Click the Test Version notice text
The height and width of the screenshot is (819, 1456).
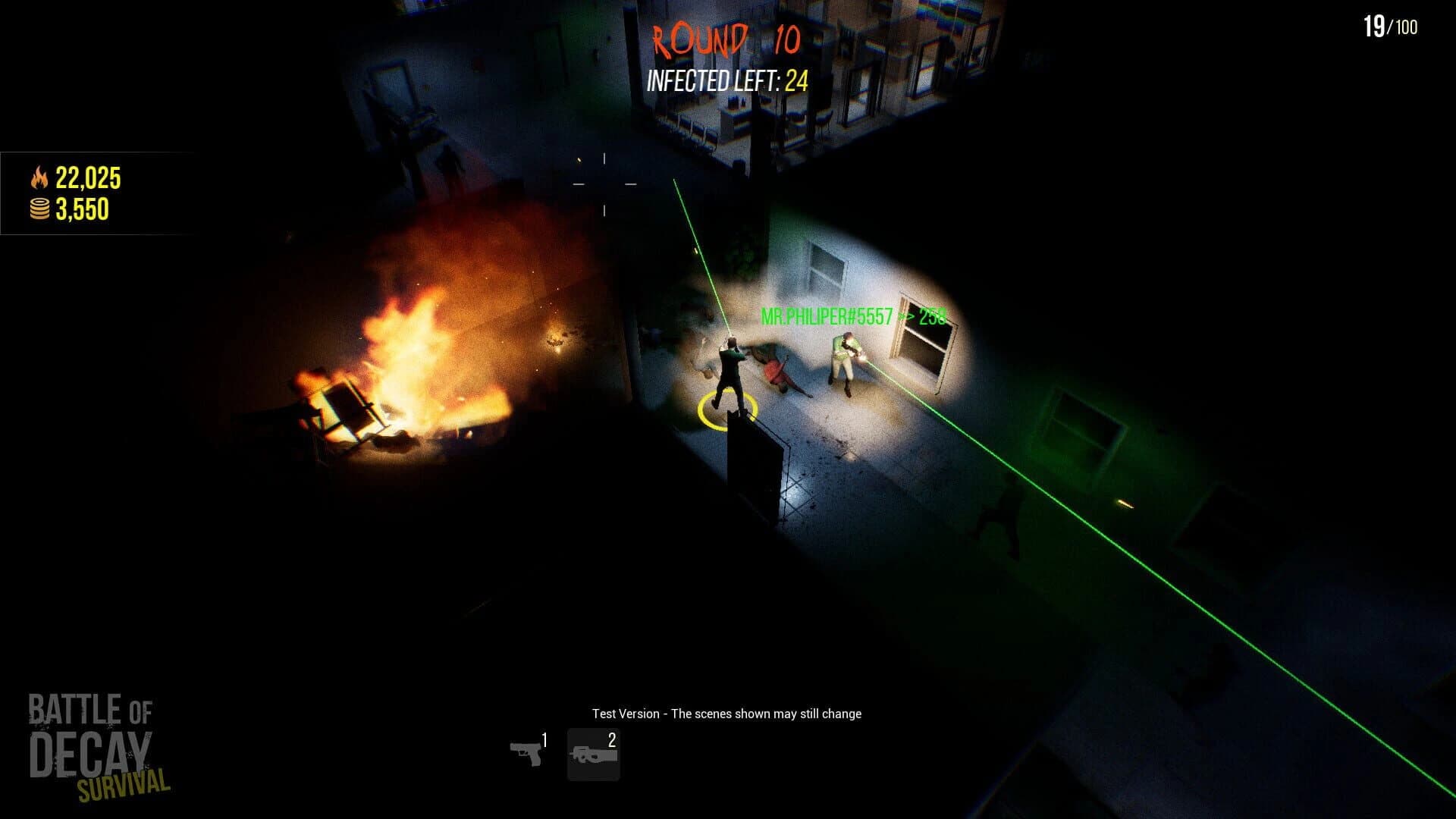coord(728,714)
